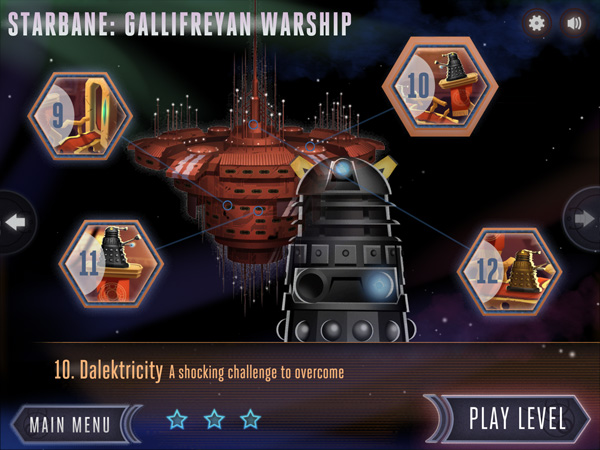The height and width of the screenshot is (450, 600).
Task: Advance to next page with right arrow
Action: click(x=584, y=221)
